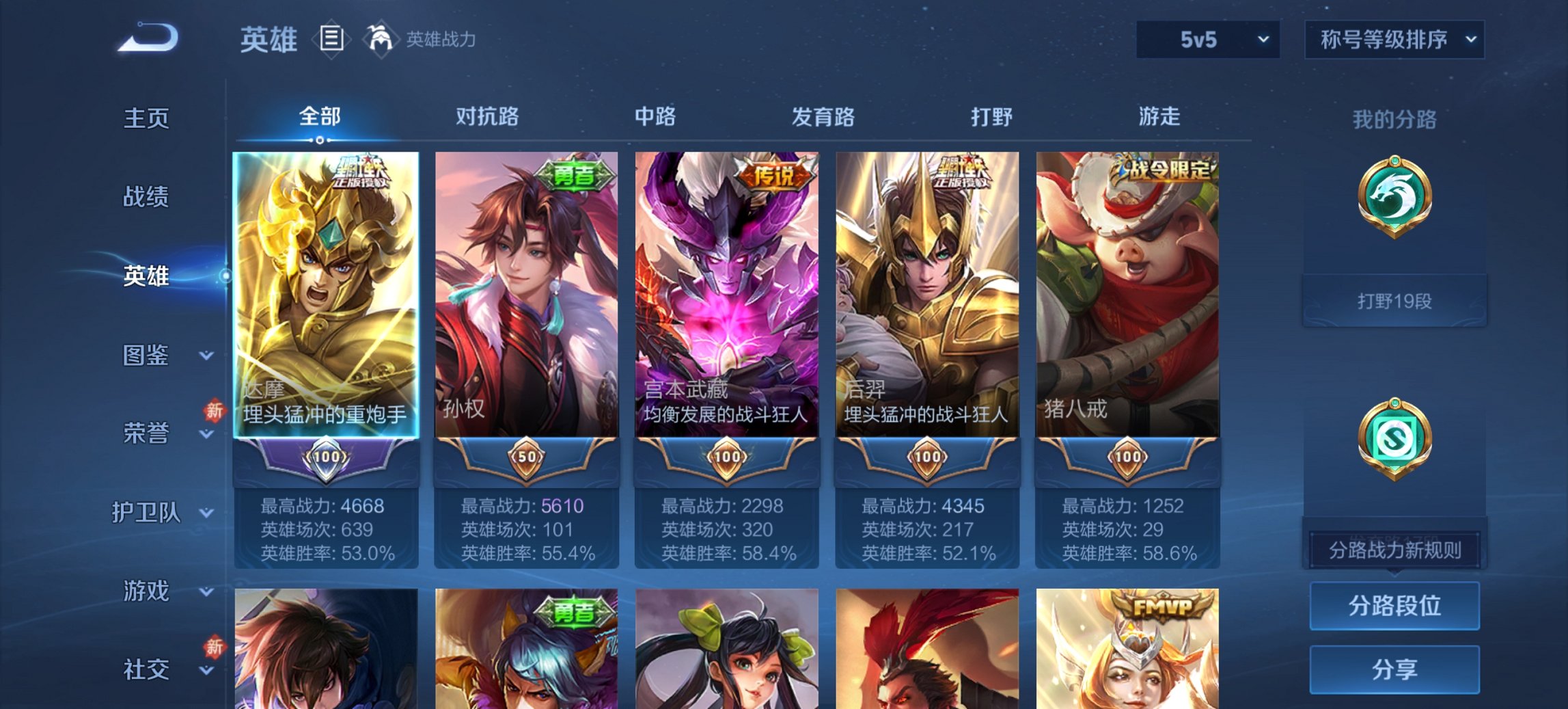The image size is (1568, 709).
Task: Click the 分路段位 button
Action: pos(1394,604)
